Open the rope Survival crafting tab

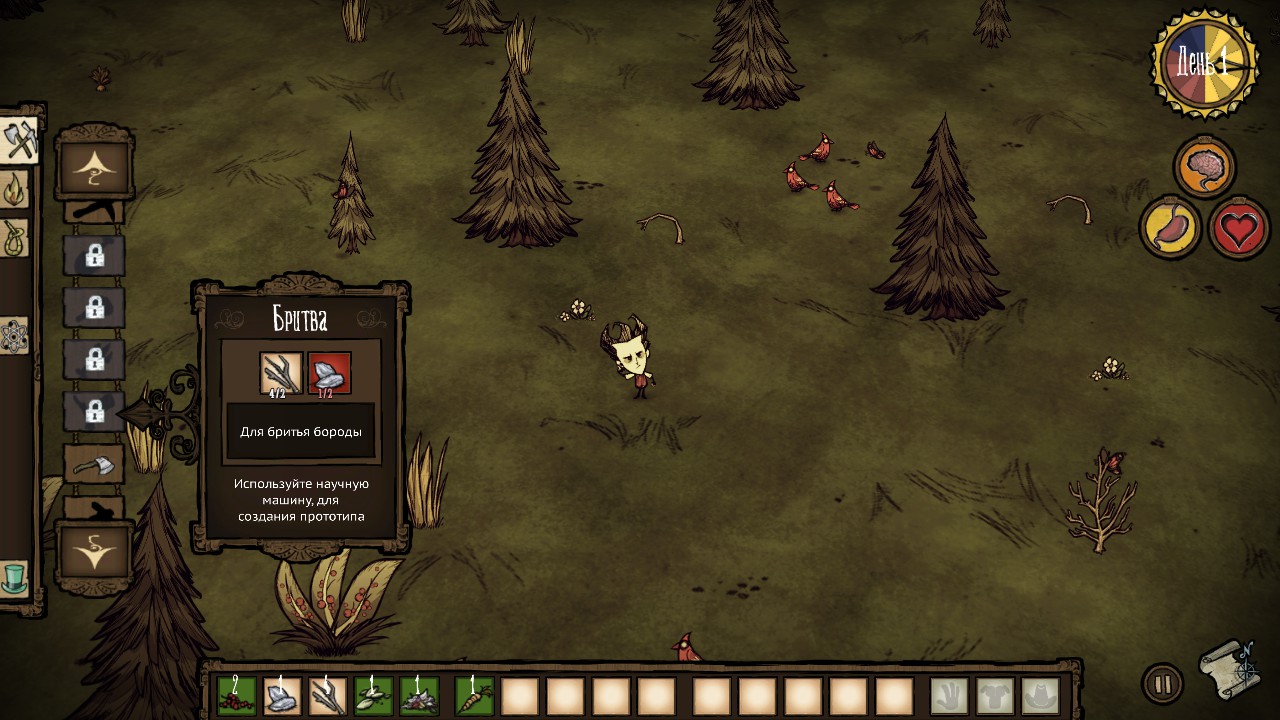tap(14, 238)
